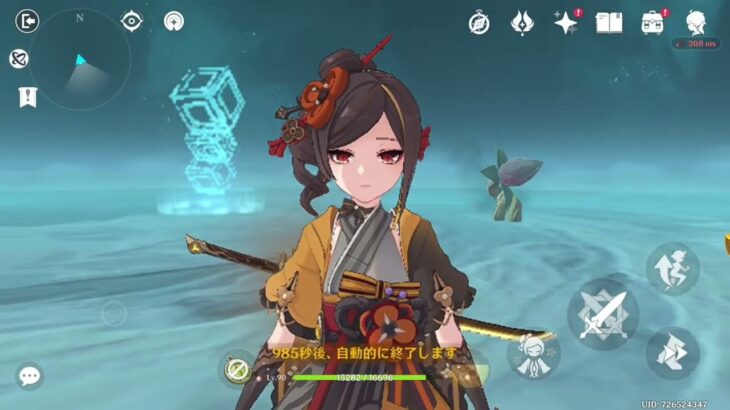The image size is (730, 410).
Task: Tap the sword normal attack button
Action: click(x=603, y=313)
